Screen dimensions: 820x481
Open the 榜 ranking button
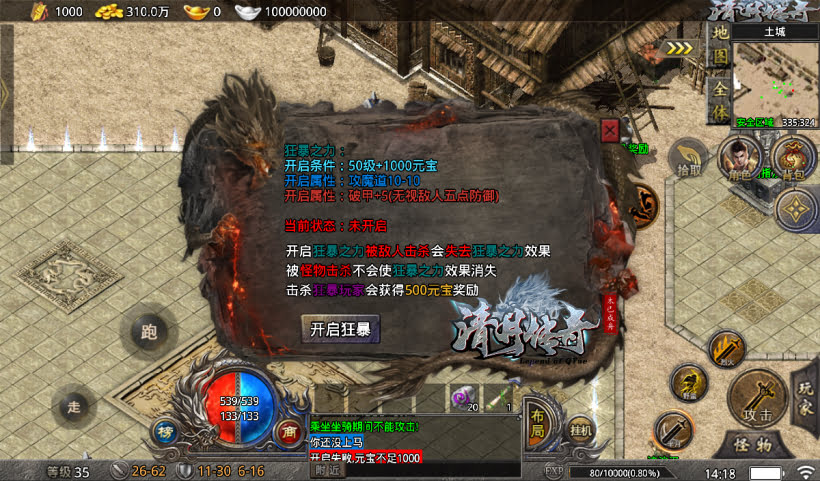(x=165, y=431)
